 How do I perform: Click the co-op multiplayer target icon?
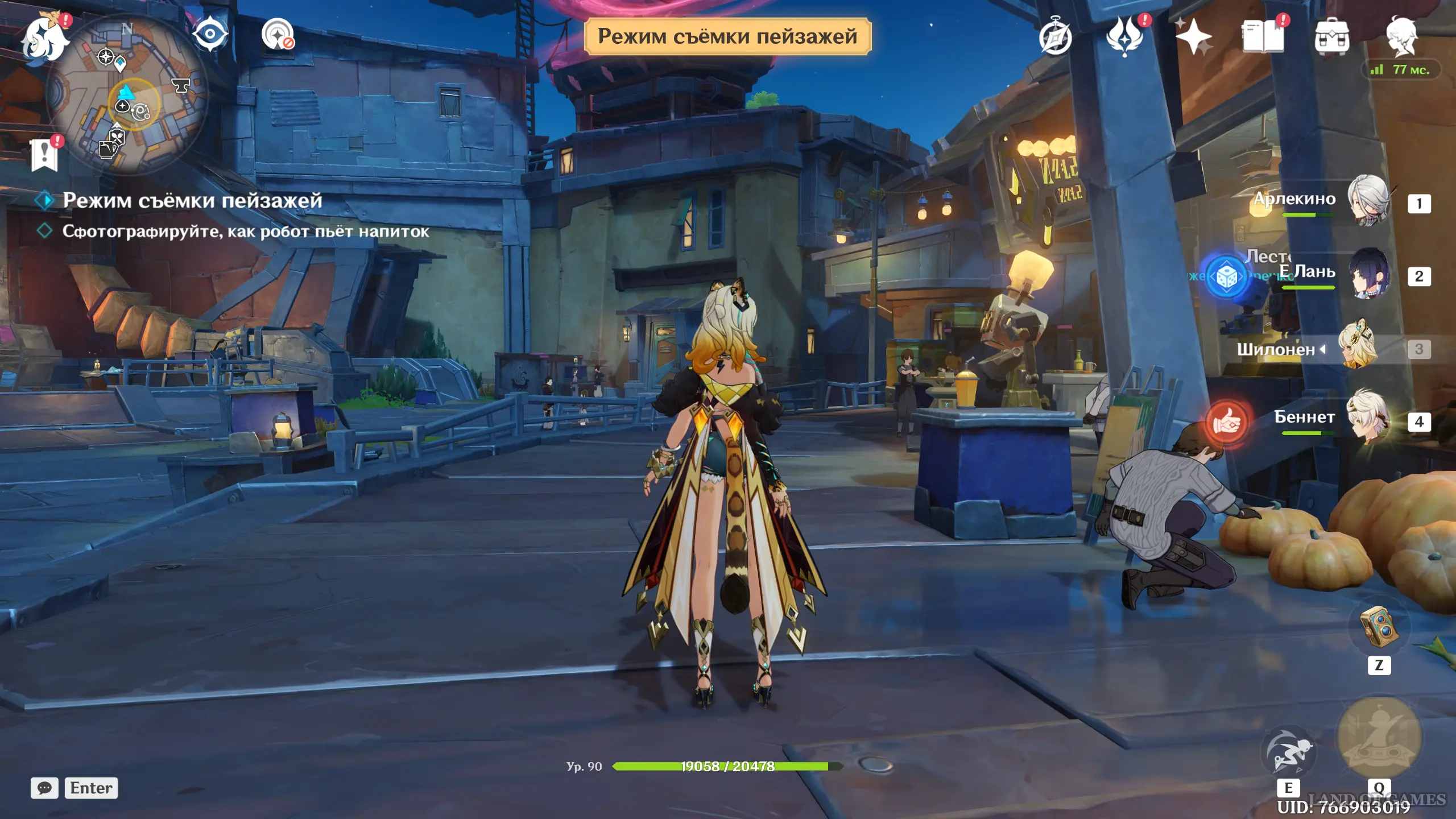coord(278,35)
